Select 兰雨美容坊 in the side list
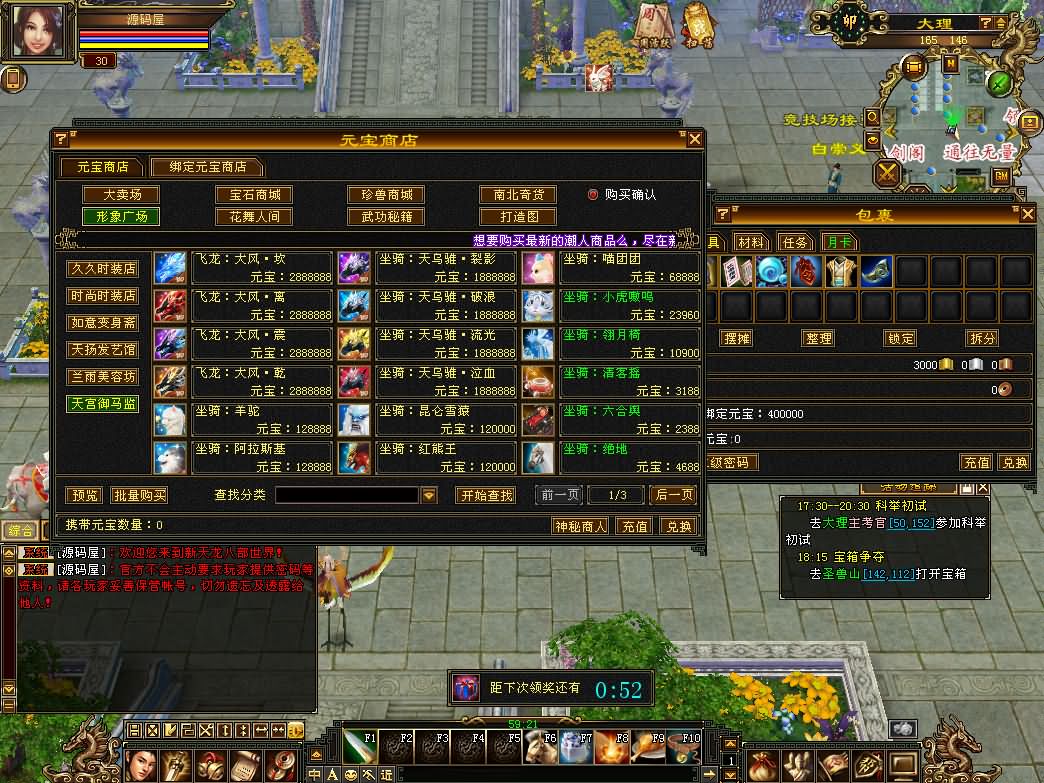This screenshot has height=783, width=1044. point(103,377)
